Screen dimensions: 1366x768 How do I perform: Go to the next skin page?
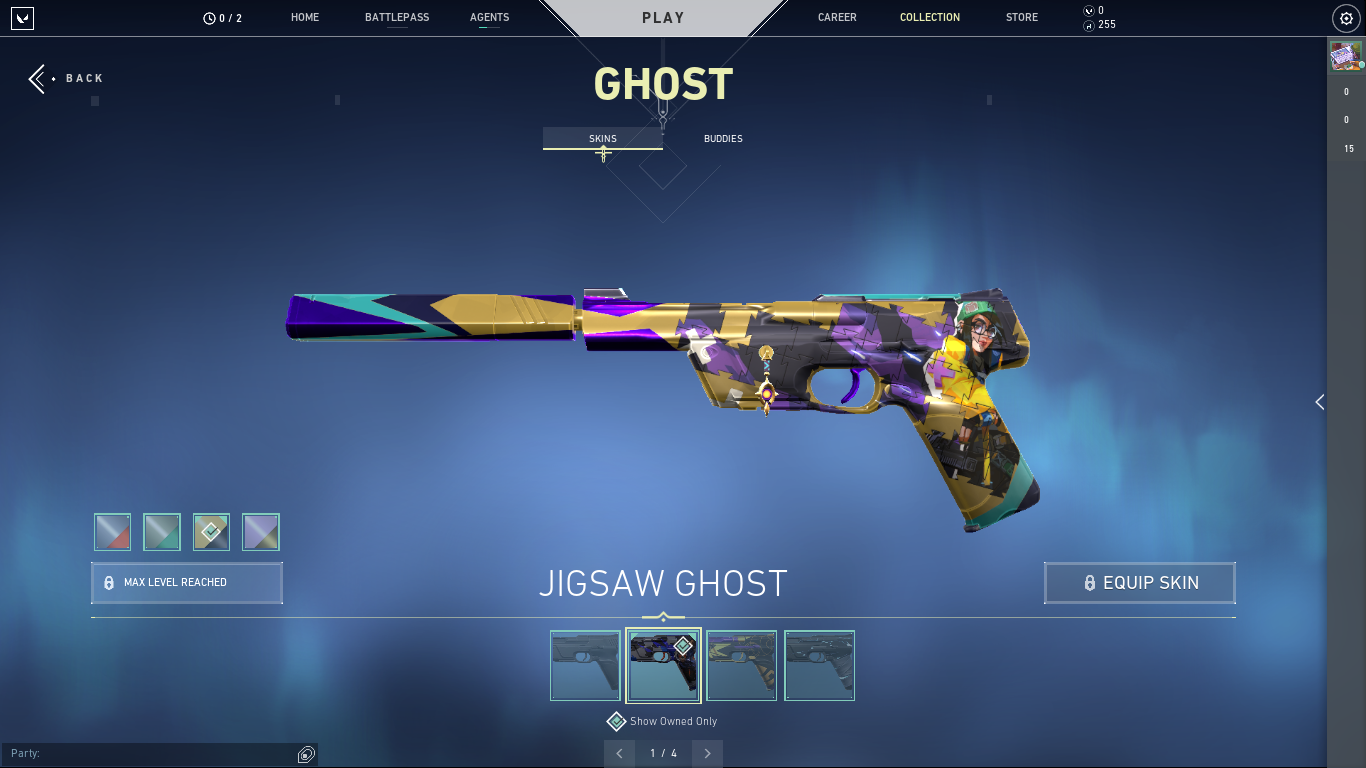coord(708,753)
